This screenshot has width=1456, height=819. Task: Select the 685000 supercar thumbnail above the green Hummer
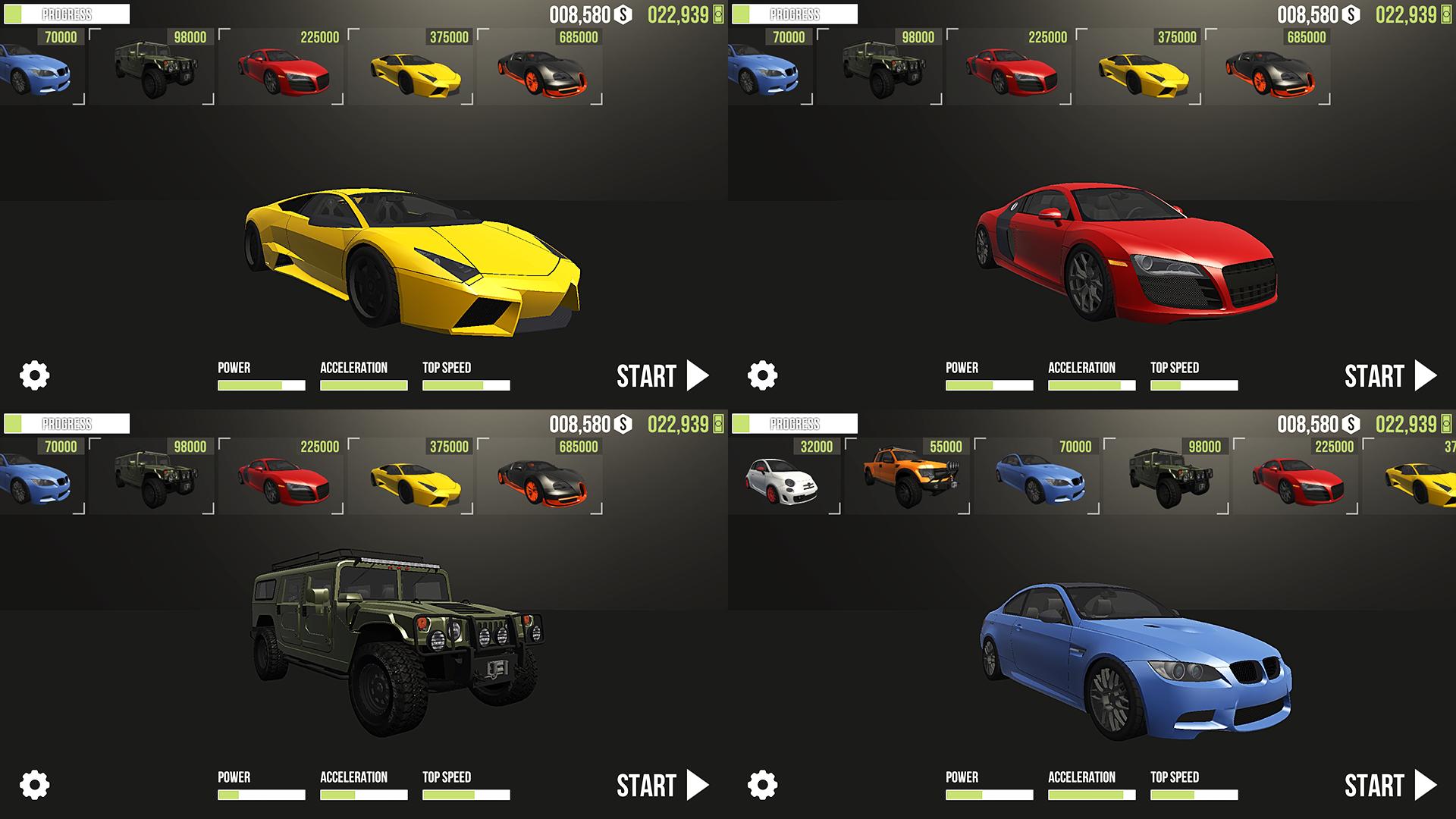tap(541, 478)
